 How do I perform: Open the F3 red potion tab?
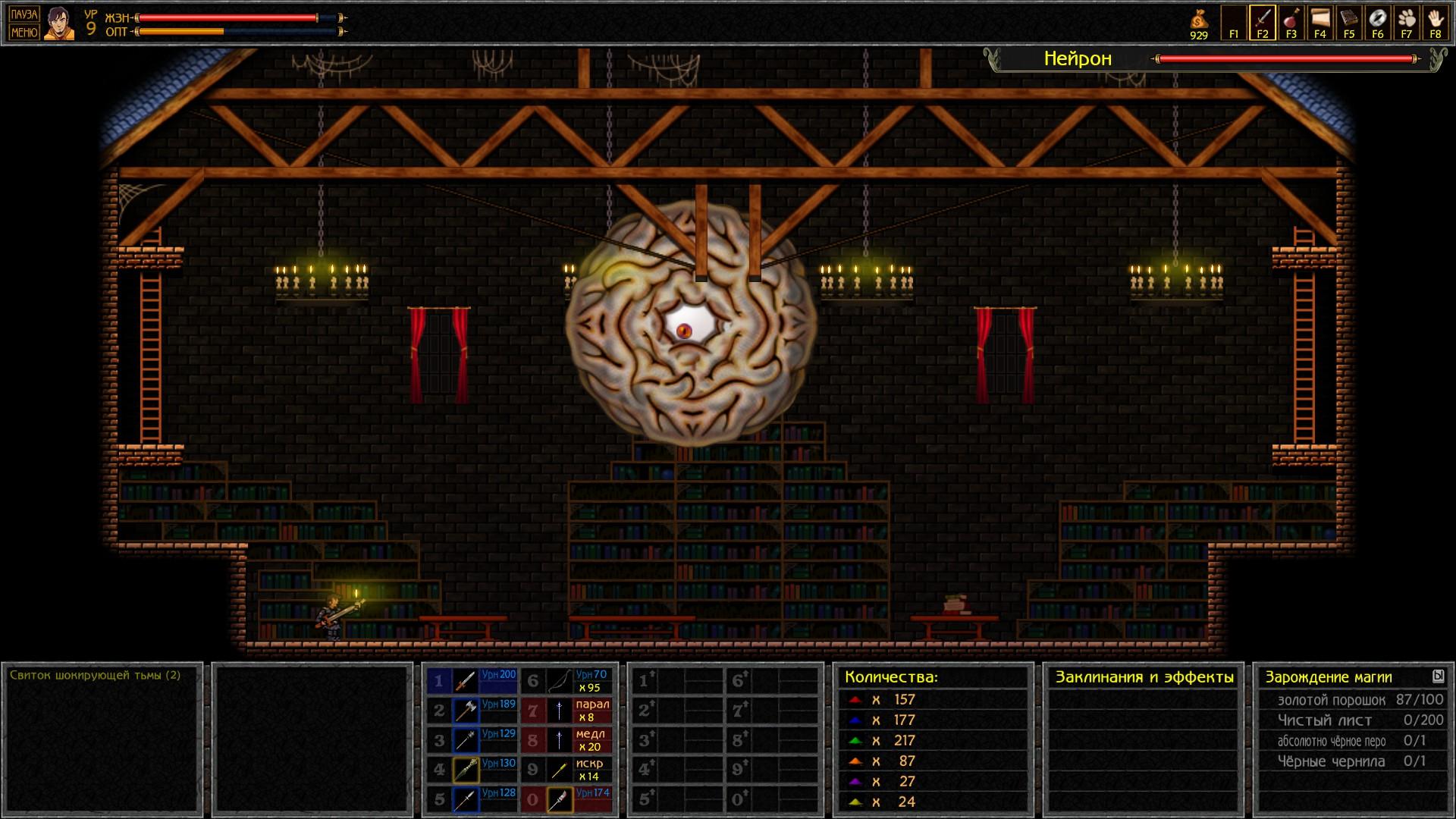[1291, 22]
